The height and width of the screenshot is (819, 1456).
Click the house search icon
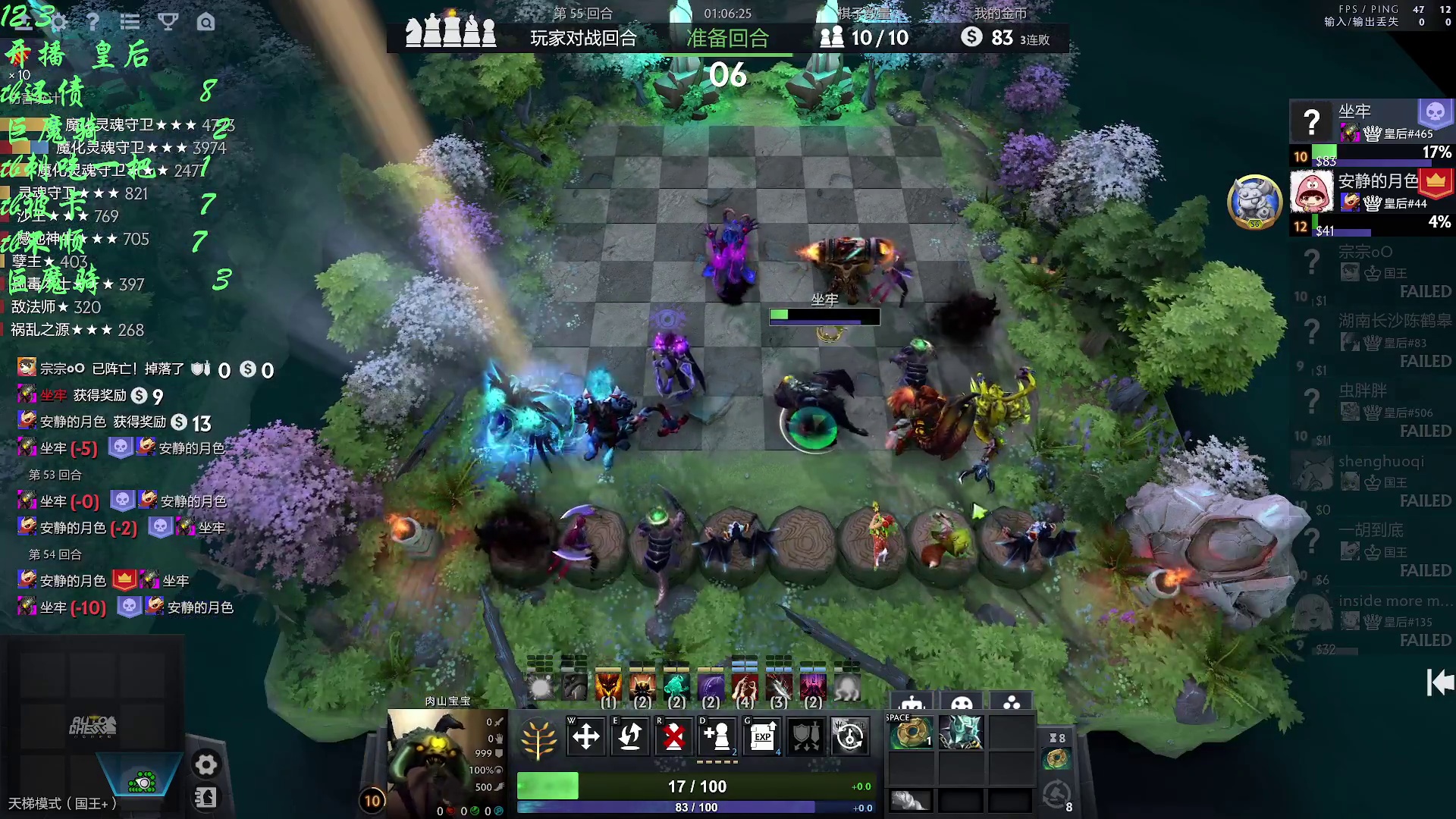coord(206,22)
